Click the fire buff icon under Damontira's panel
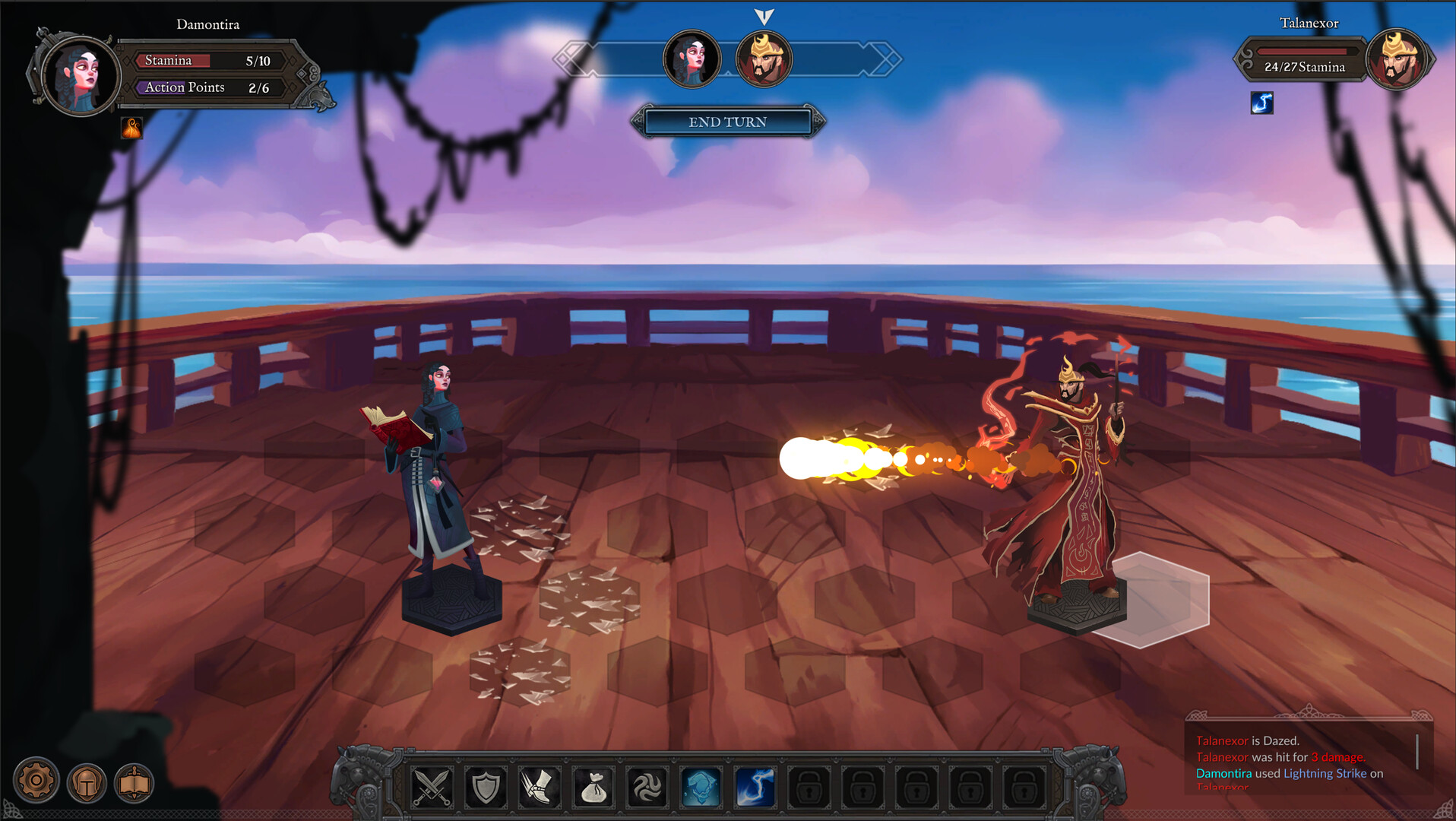1456x821 pixels. pyautogui.click(x=134, y=126)
